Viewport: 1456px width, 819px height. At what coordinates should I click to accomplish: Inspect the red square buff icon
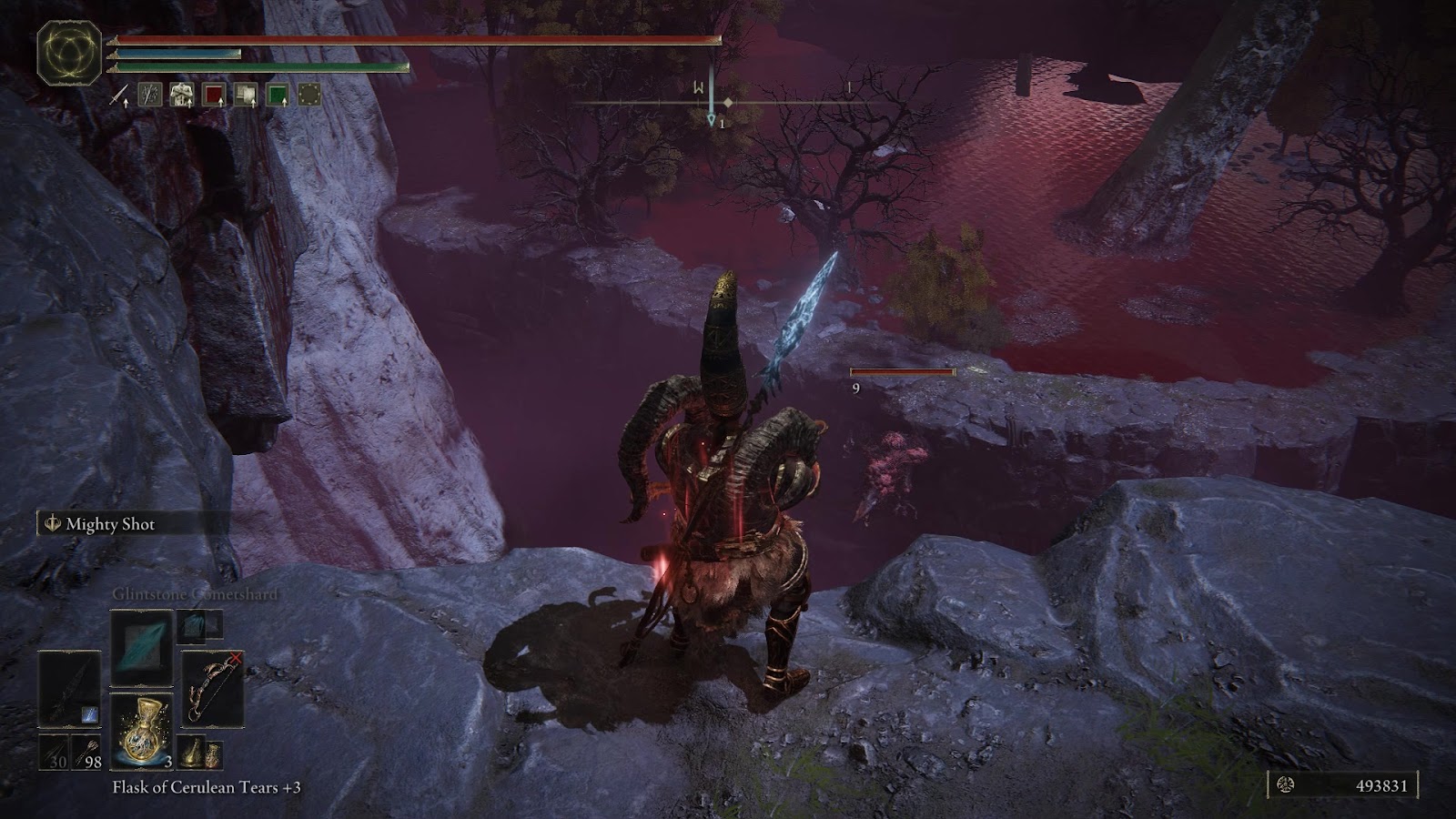[x=214, y=95]
